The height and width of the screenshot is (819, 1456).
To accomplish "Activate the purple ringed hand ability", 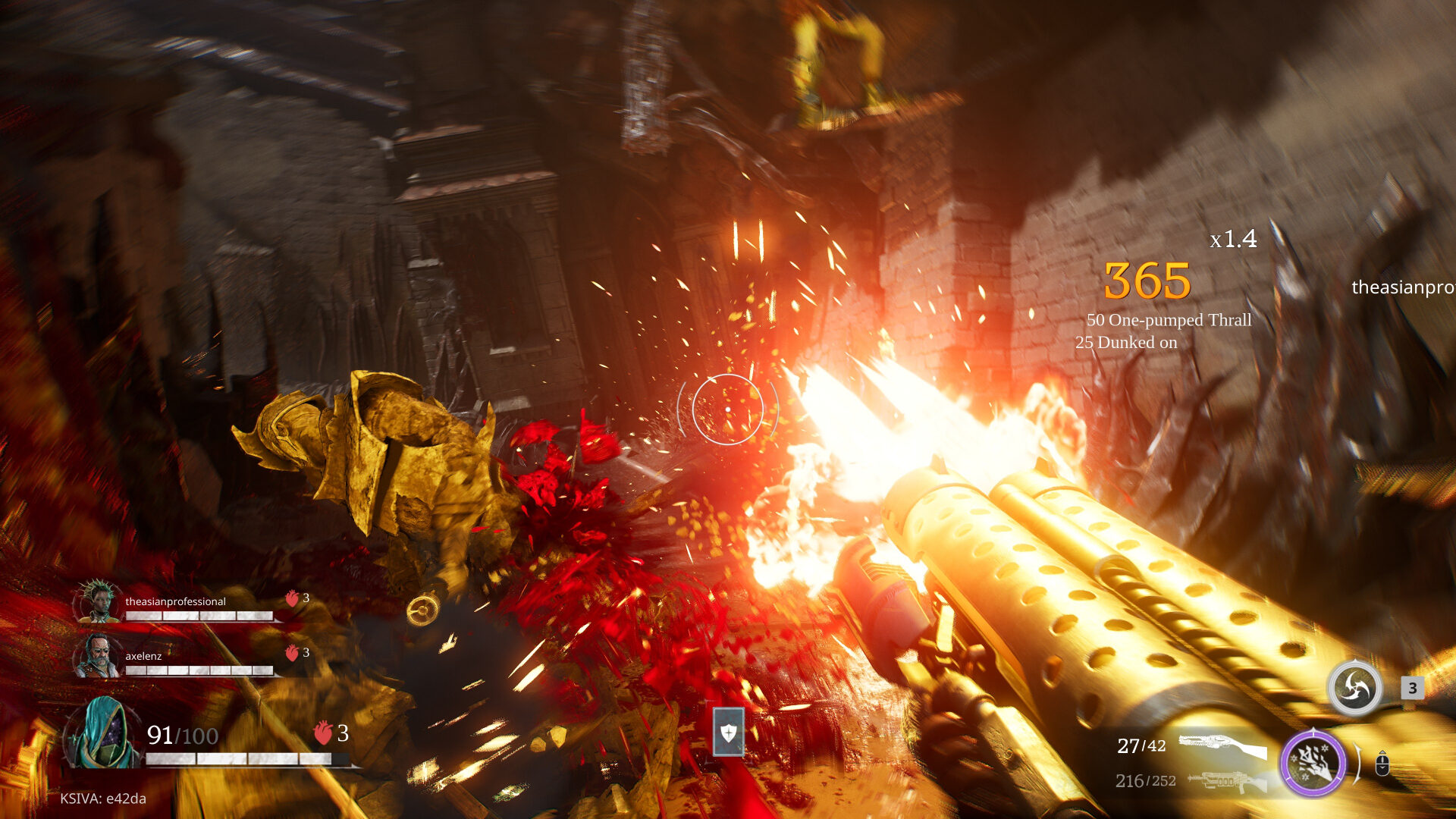I will coord(1313,762).
